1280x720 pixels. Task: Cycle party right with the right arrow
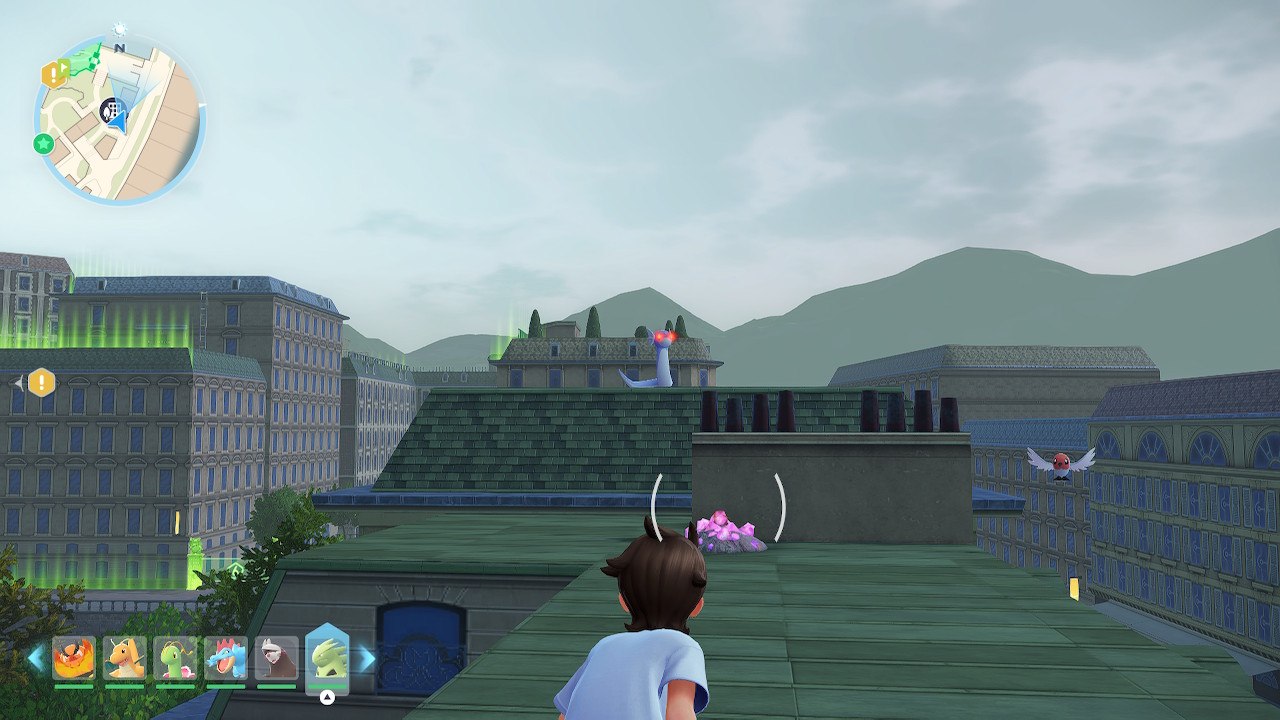(x=367, y=658)
